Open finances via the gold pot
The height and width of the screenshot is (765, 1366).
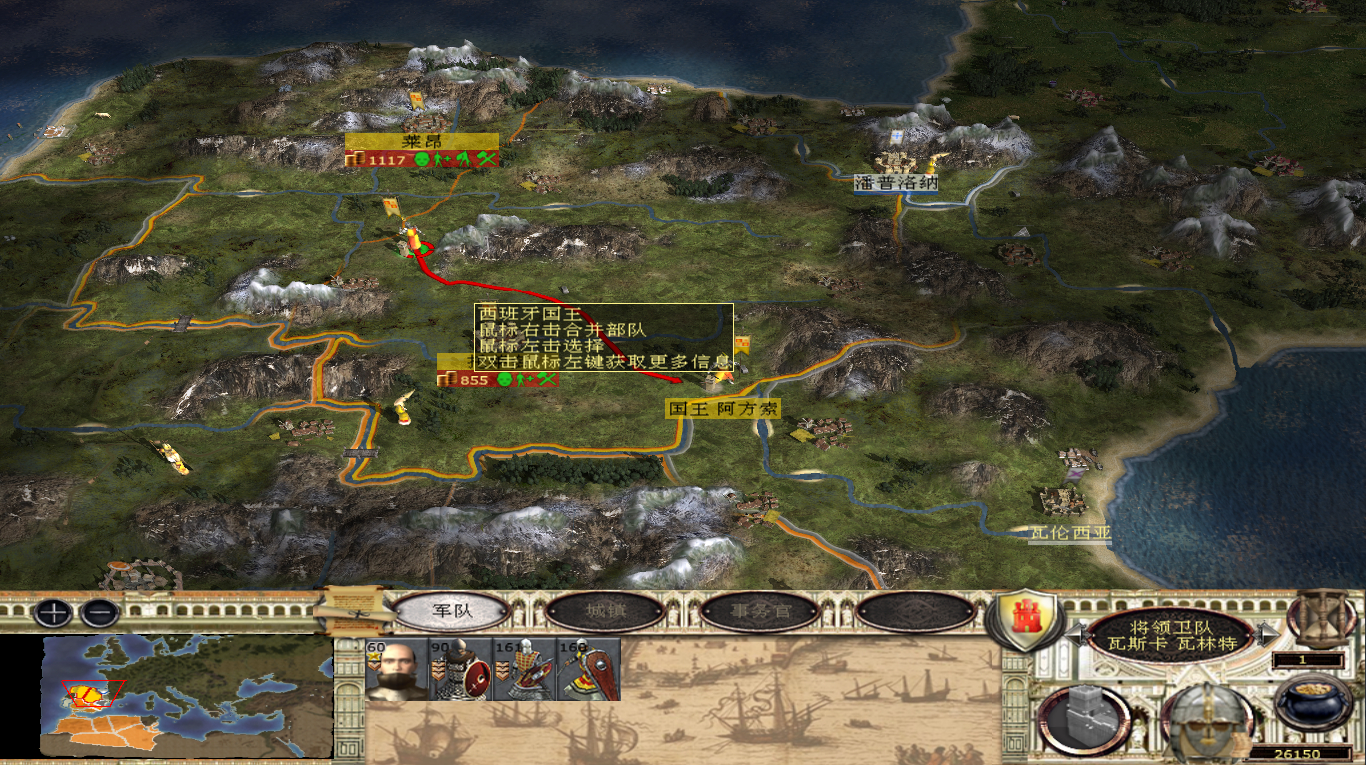click(x=1314, y=702)
